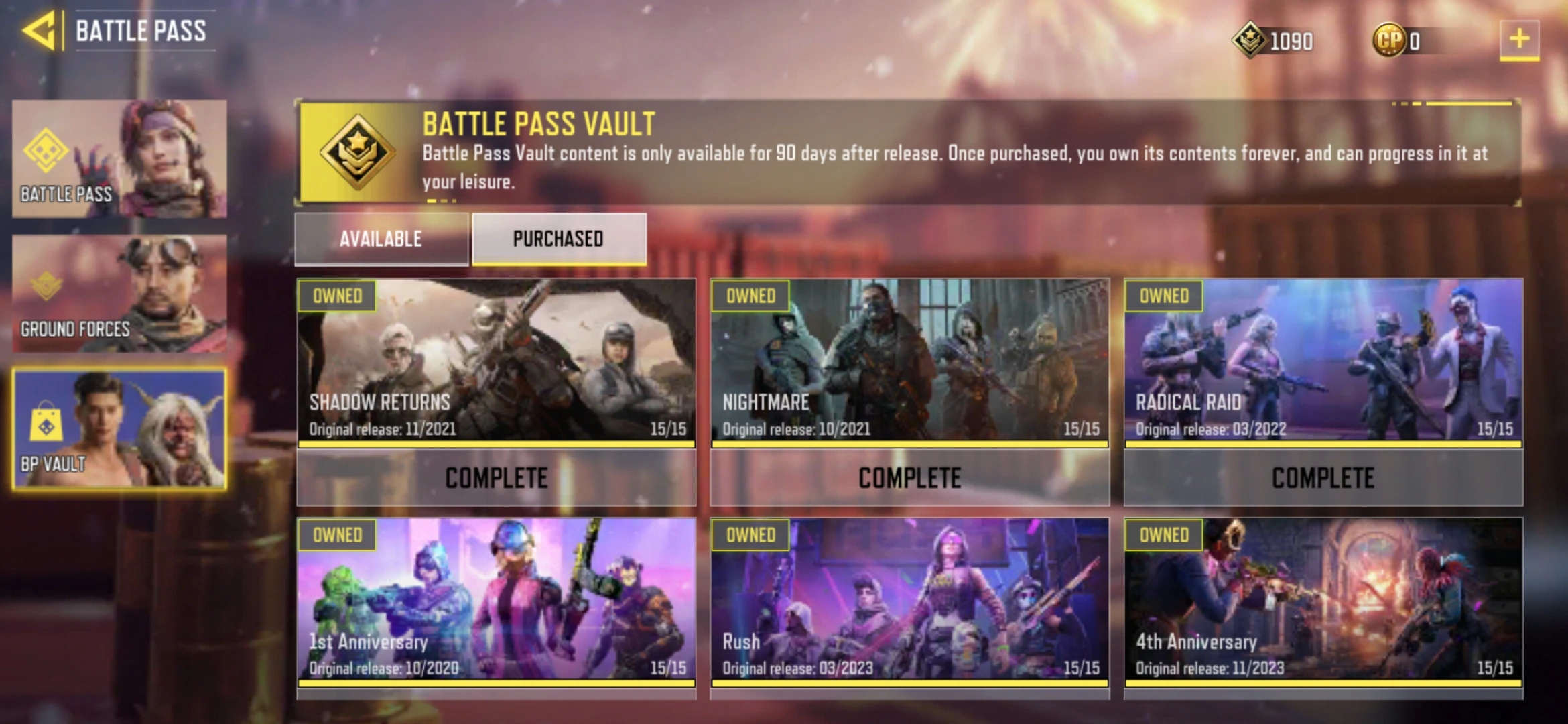Go back using the yellow arrow
1568x724 pixels.
pyautogui.click(x=39, y=31)
